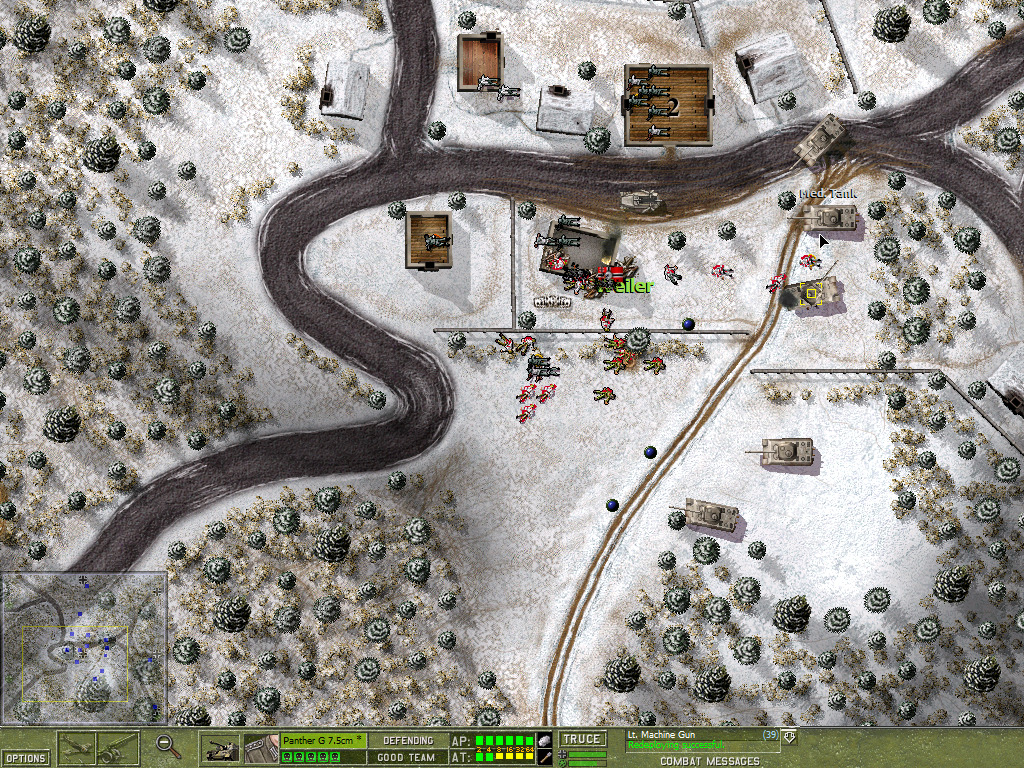Expand the combat messages log arrow
1024x768 pixels.
point(789,737)
